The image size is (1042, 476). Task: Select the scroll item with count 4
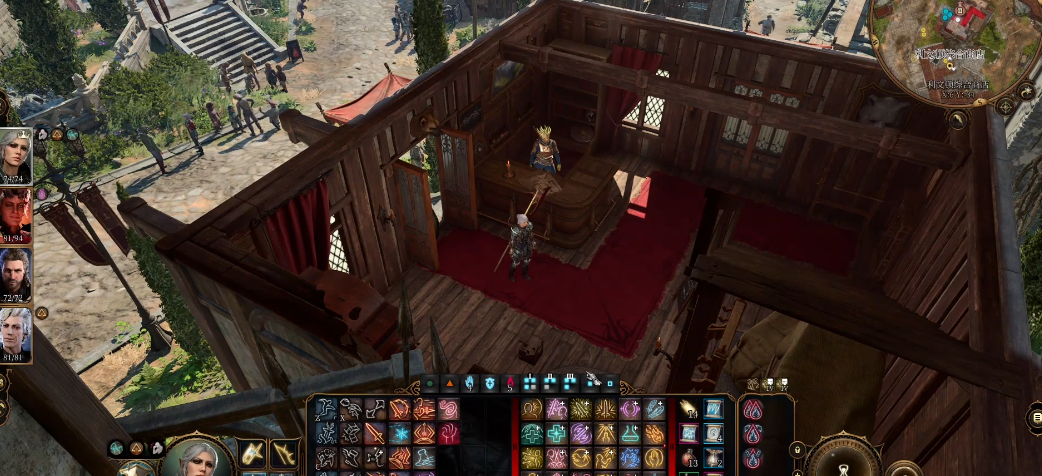[x=713, y=433]
